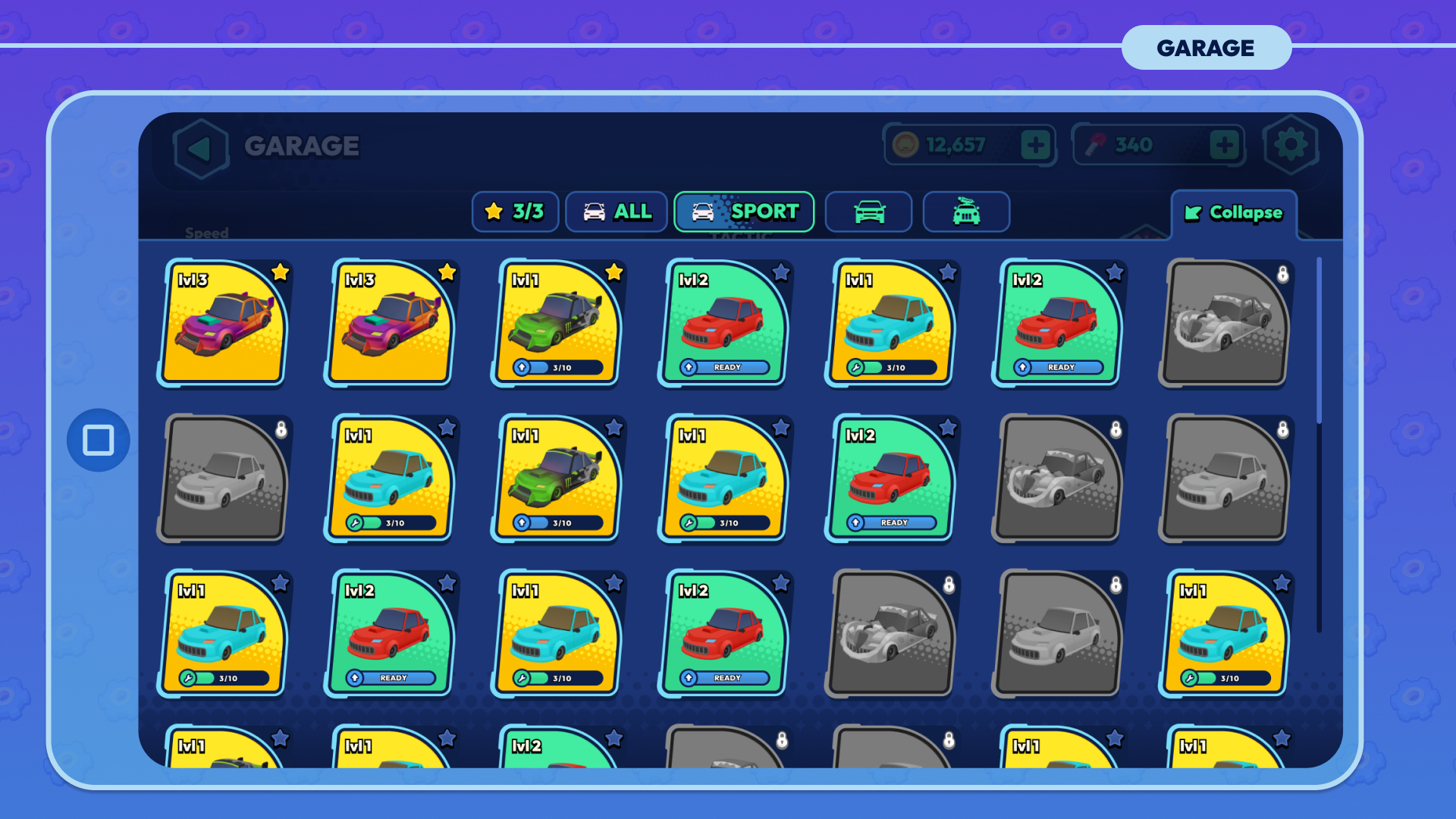Choose the middle-row lvl2 red car card
Viewport: 1456px width, 819px height.
(x=891, y=479)
